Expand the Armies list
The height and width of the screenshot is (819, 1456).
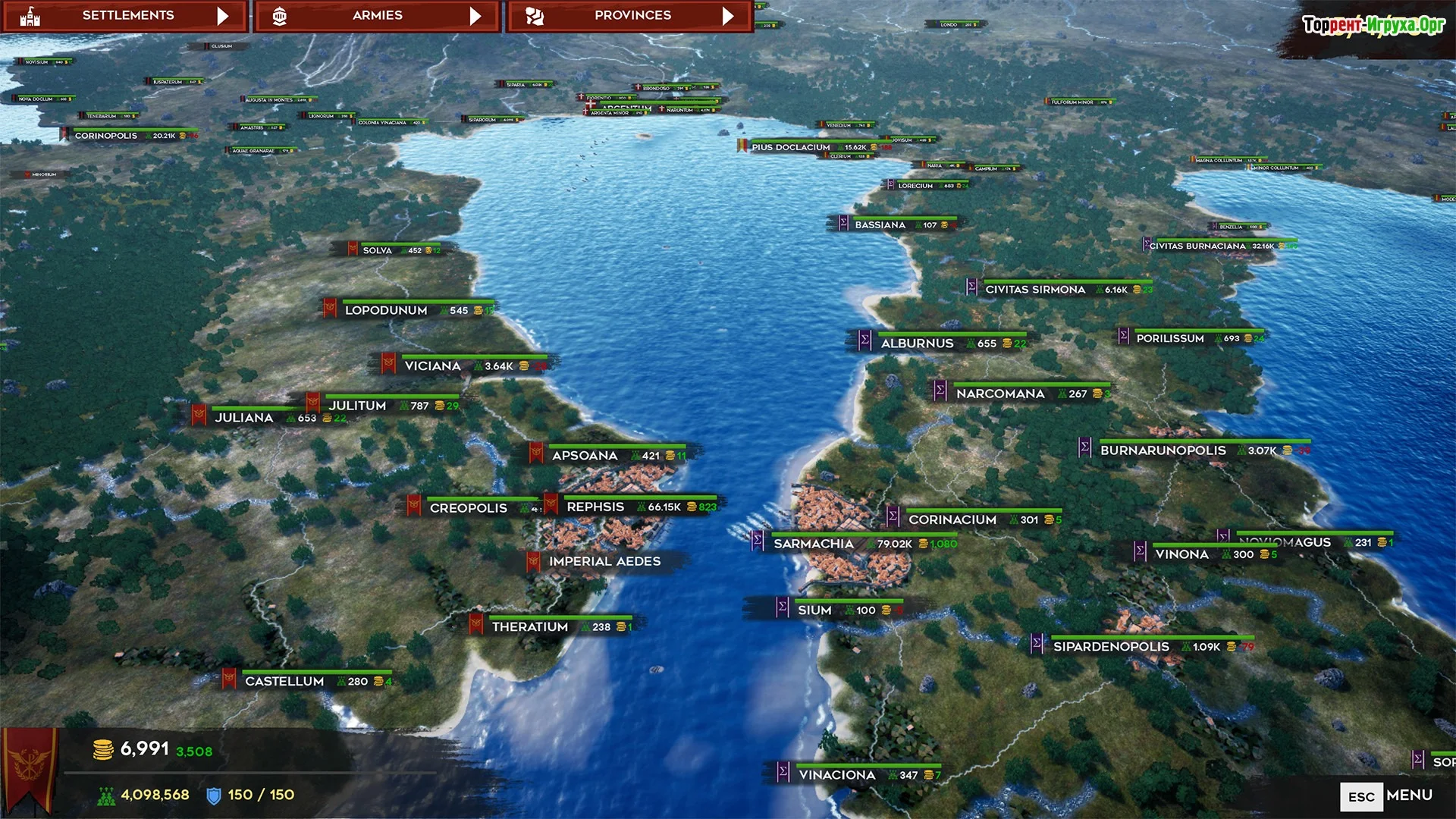(x=377, y=16)
